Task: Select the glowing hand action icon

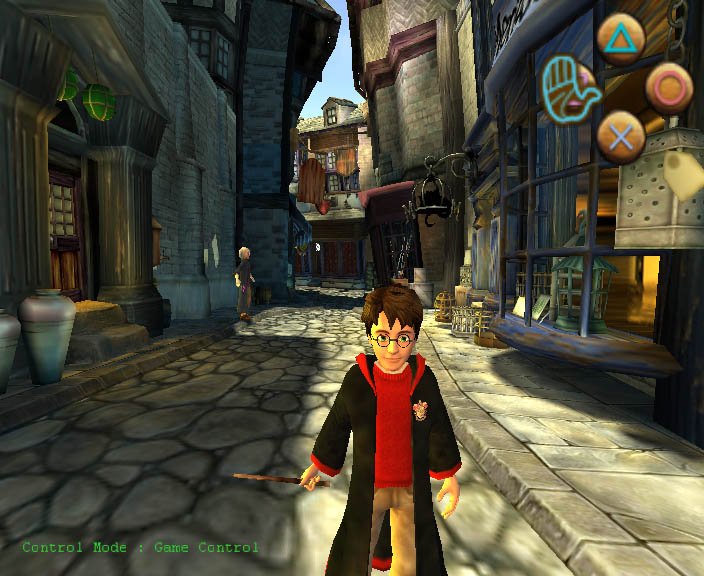Action: (568, 87)
